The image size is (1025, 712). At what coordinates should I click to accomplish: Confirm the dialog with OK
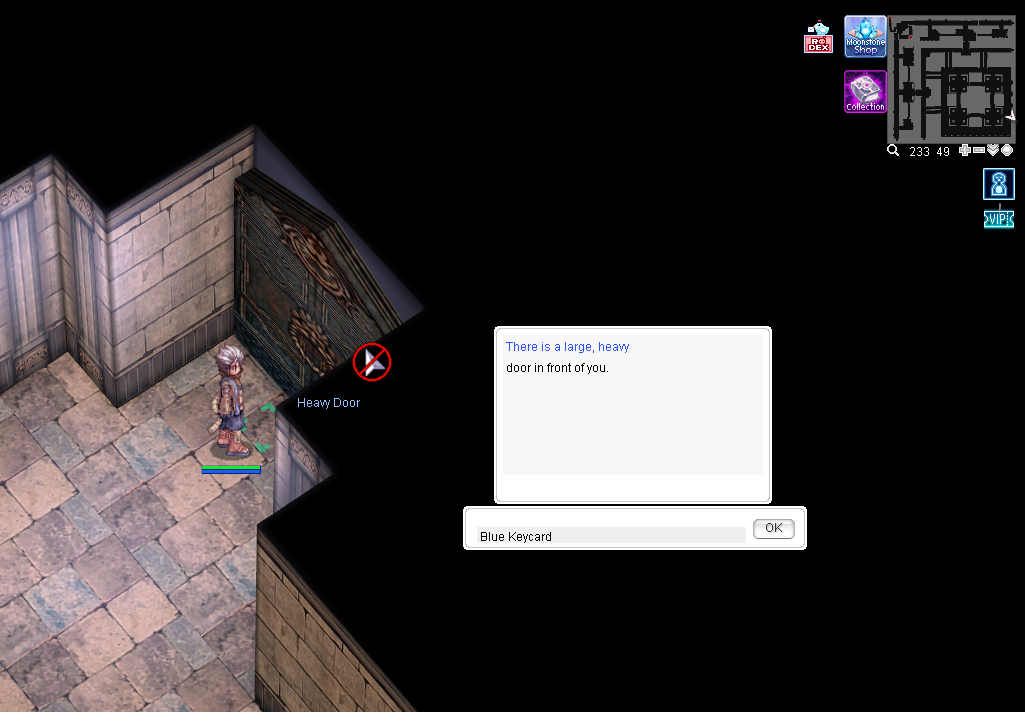click(773, 528)
